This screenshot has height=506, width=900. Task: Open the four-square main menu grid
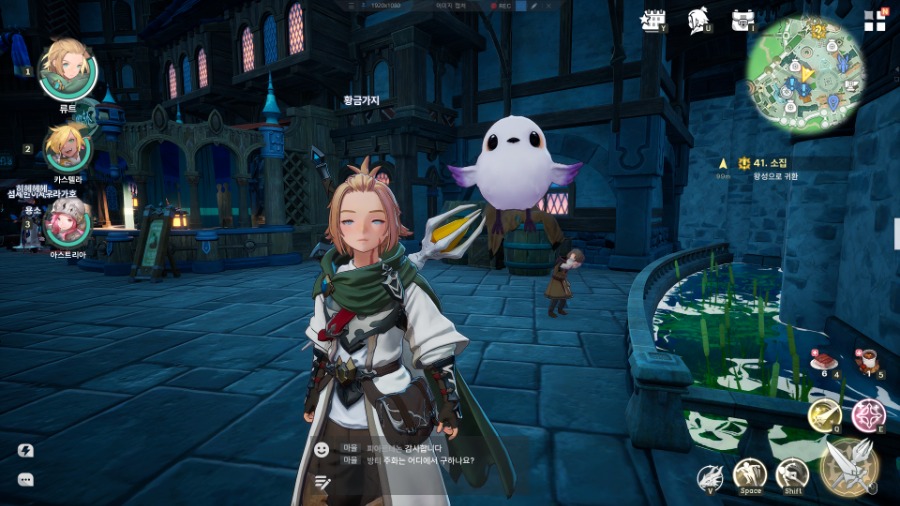tap(875, 20)
